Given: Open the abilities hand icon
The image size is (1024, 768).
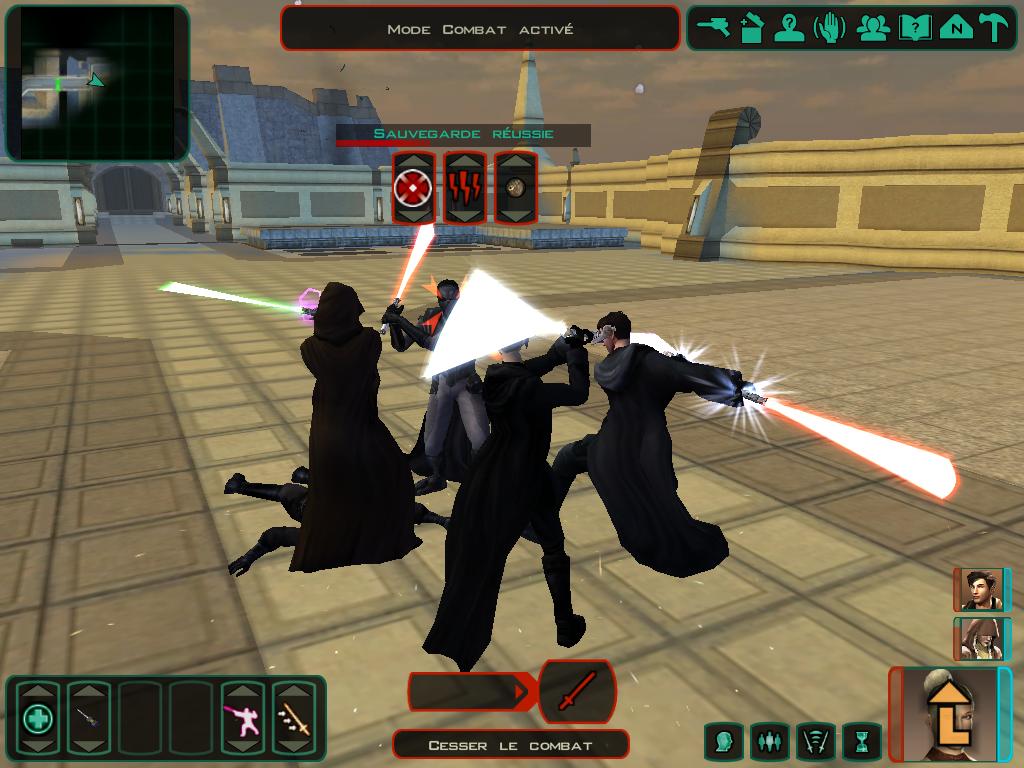Looking at the screenshot, I should pos(830,28).
